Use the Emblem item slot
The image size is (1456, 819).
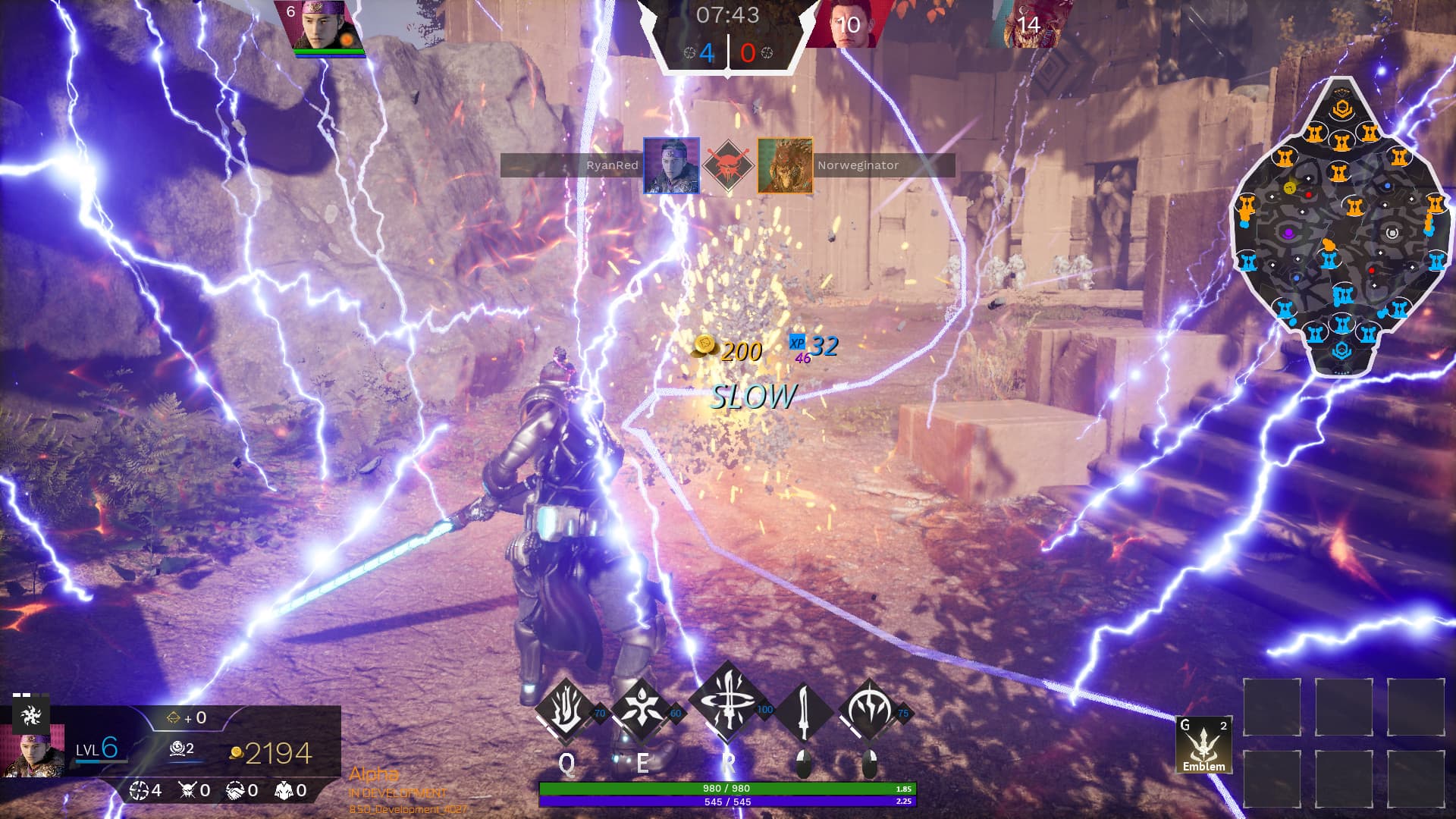pos(1203,745)
